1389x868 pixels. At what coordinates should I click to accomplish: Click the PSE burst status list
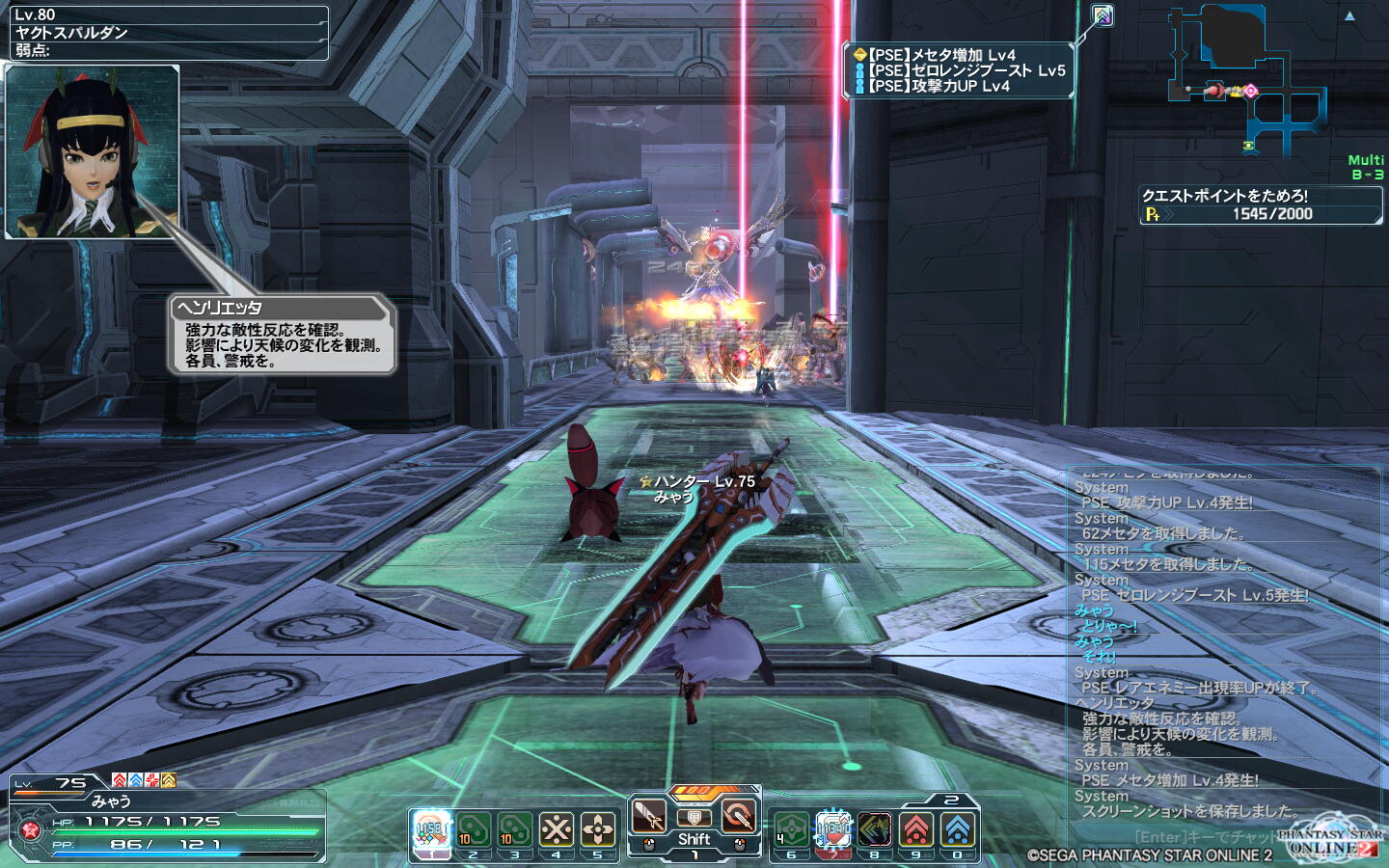[x=960, y=70]
